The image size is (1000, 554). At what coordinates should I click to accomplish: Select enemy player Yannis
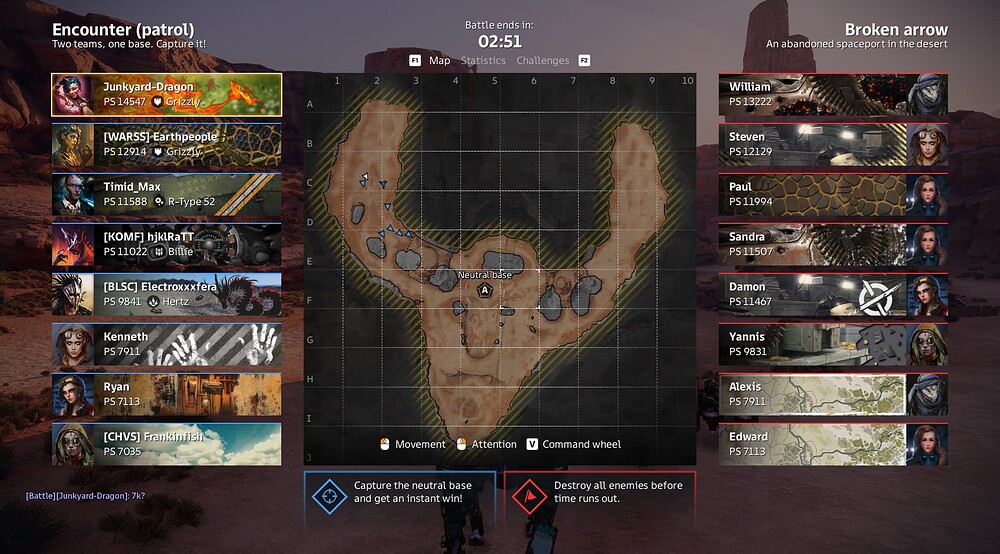pyautogui.click(x=833, y=344)
